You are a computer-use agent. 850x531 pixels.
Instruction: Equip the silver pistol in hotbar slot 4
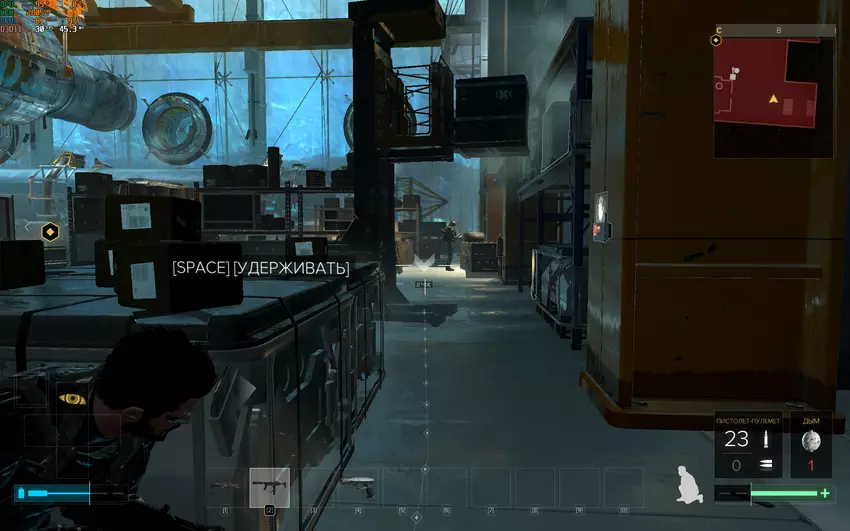356,487
